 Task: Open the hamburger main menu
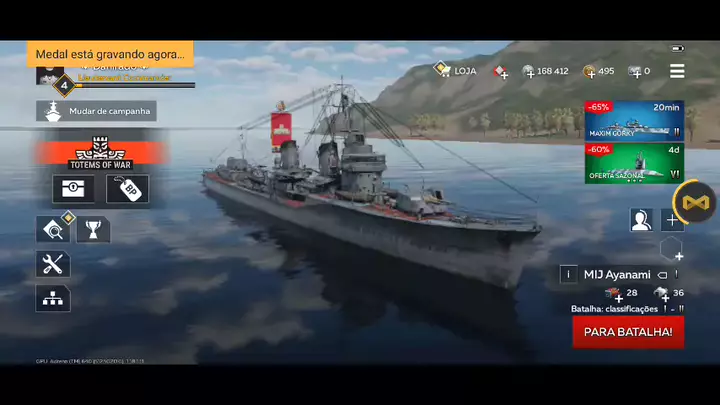(677, 71)
